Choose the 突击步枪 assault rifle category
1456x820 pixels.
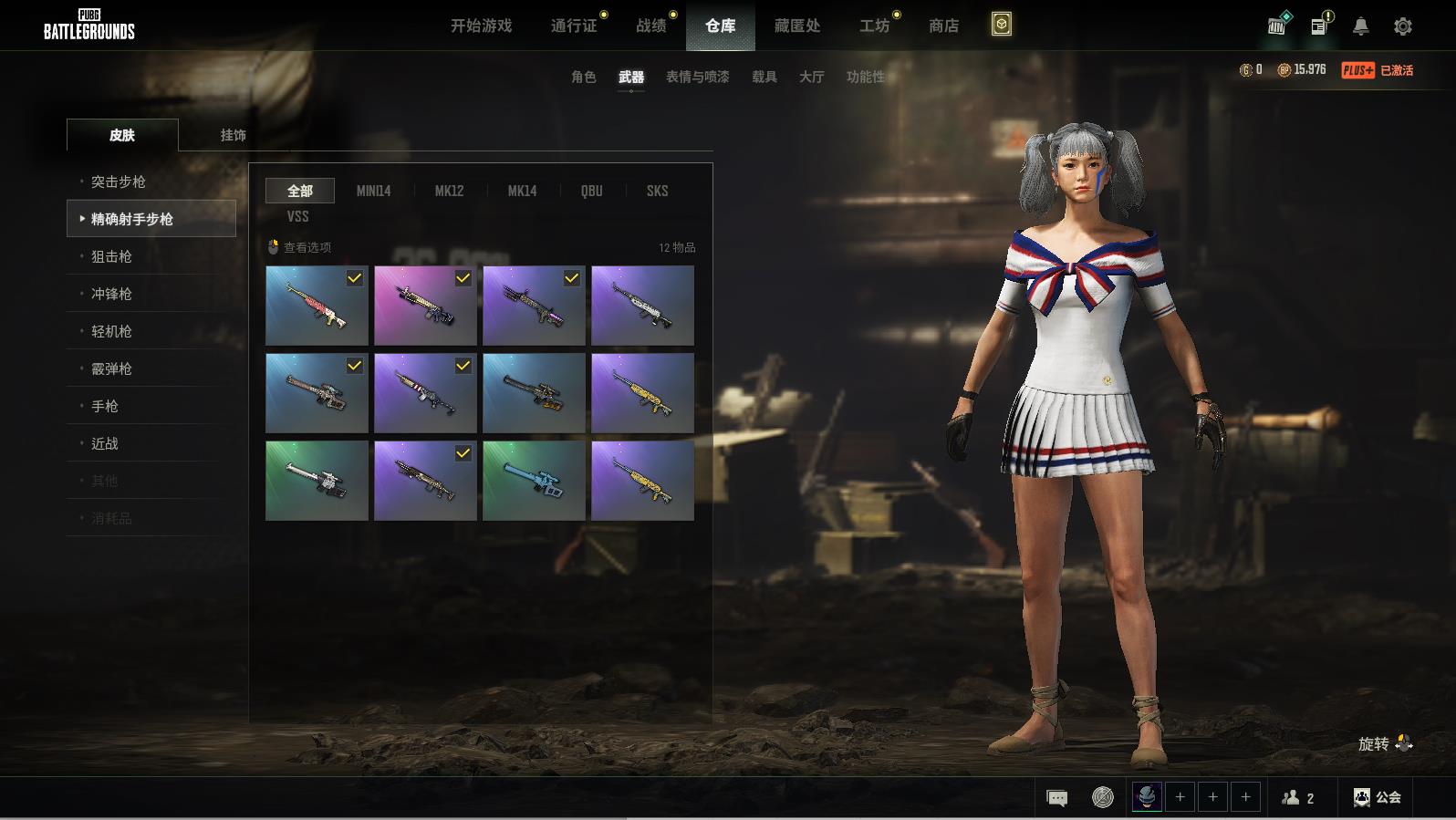click(119, 182)
